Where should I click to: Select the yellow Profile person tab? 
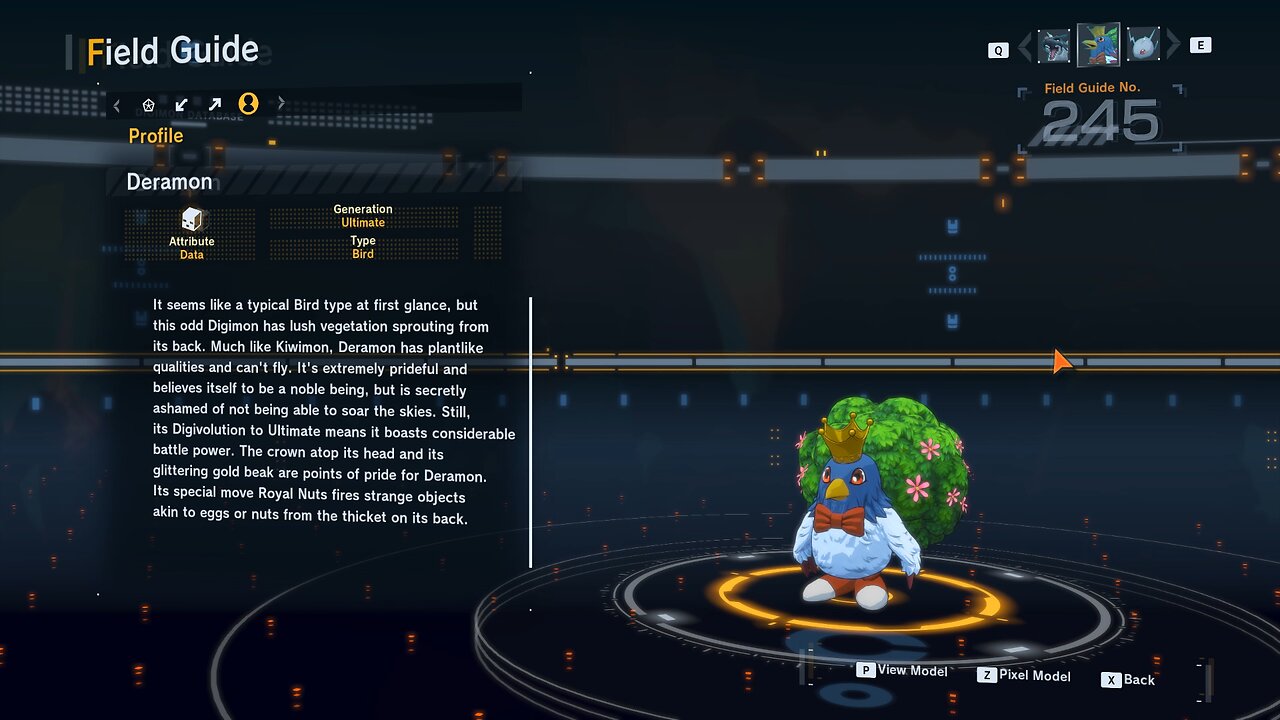(248, 104)
